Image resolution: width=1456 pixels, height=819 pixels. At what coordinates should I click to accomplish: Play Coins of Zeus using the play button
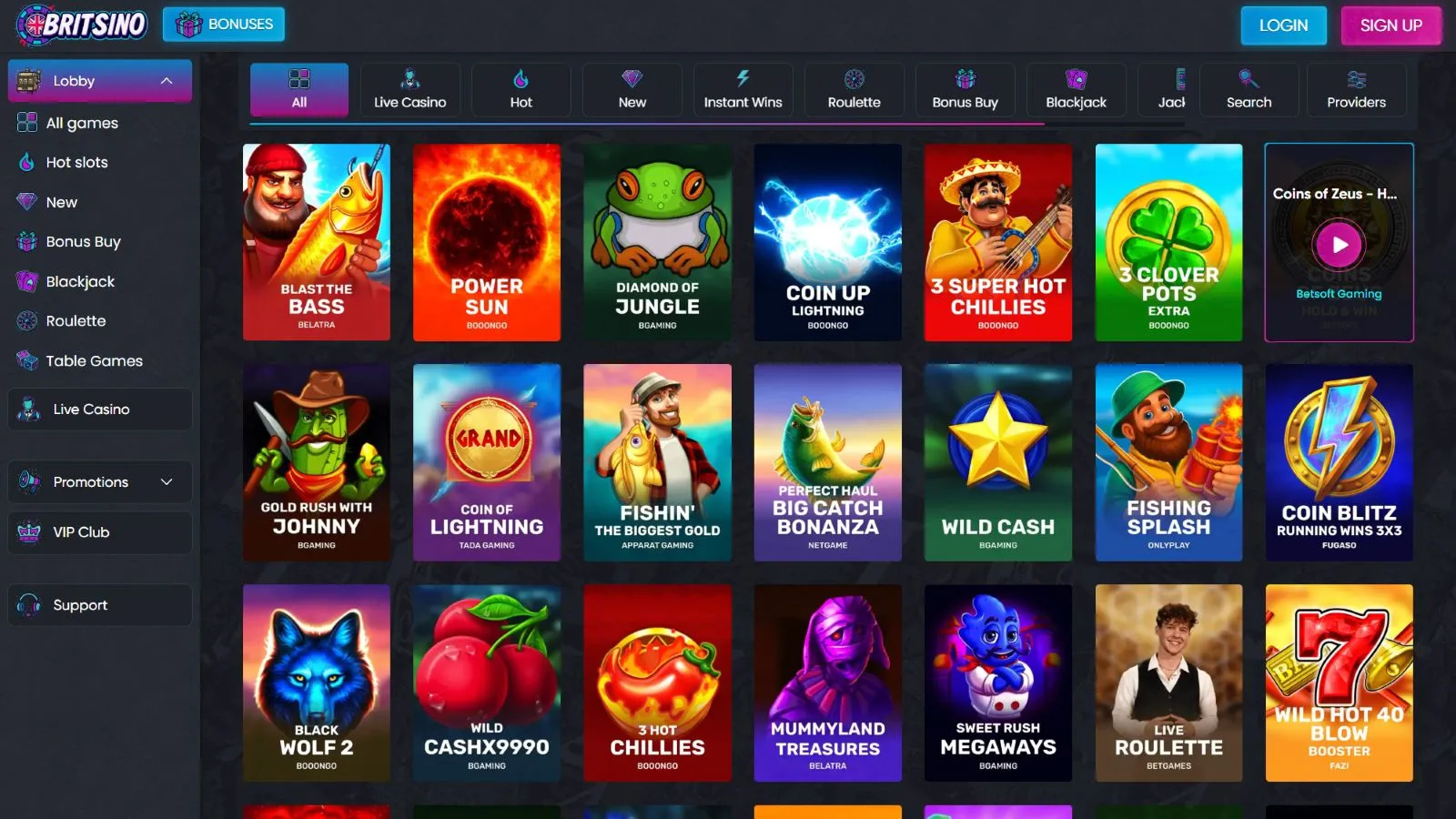[1339, 244]
